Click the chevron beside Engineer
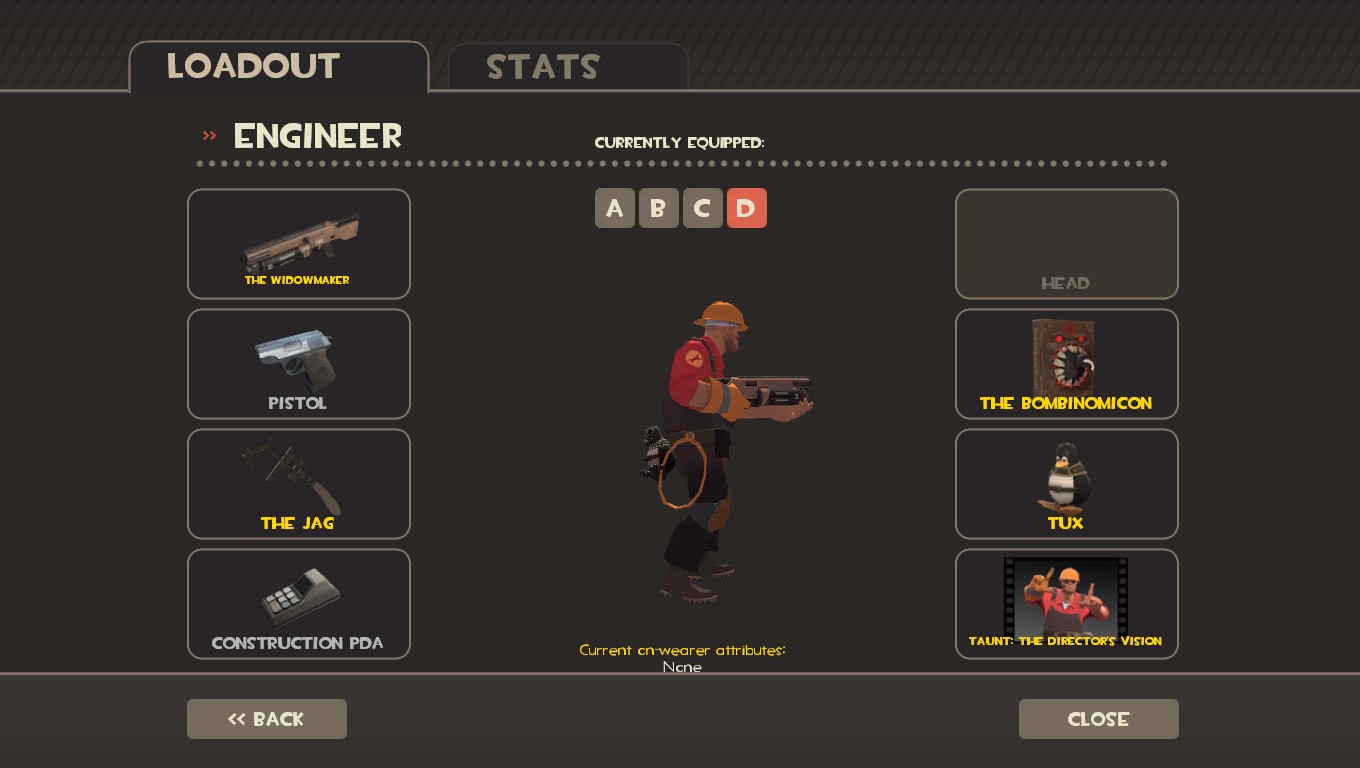Image resolution: width=1360 pixels, height=768 pixels. click(x=209, y=136)
